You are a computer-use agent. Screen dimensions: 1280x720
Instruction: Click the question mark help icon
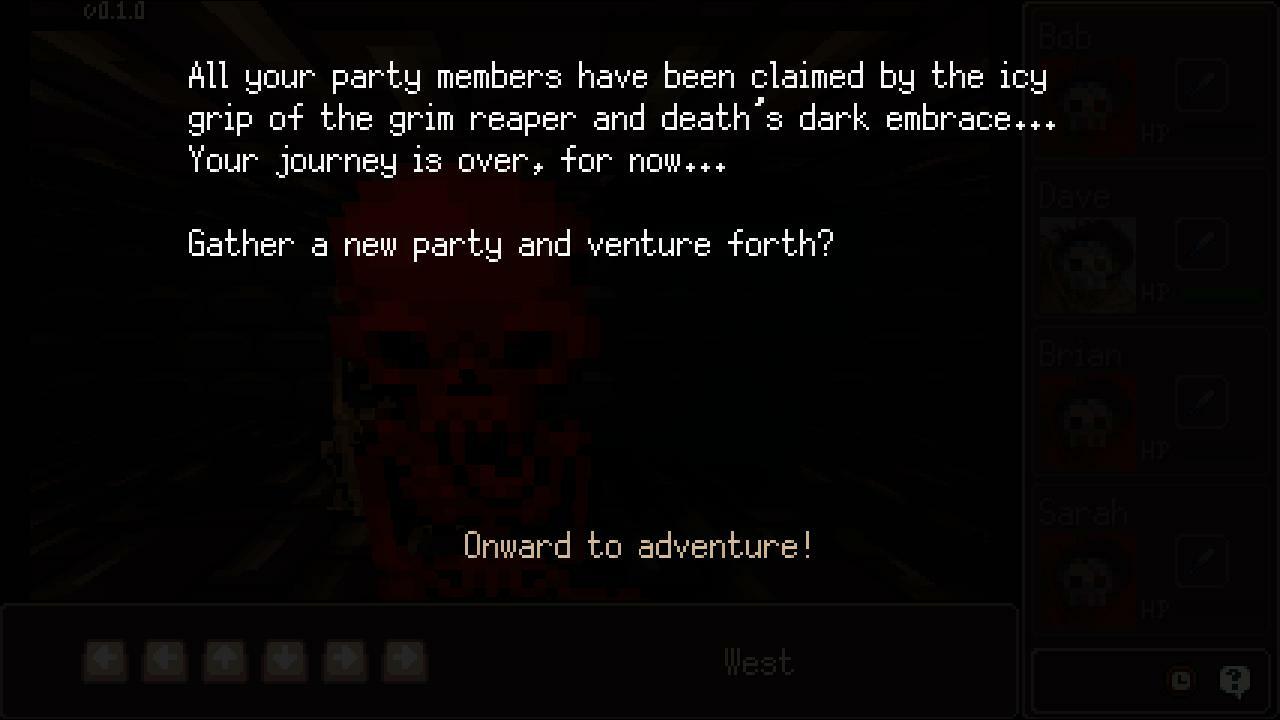click(x=1233, y=679)
